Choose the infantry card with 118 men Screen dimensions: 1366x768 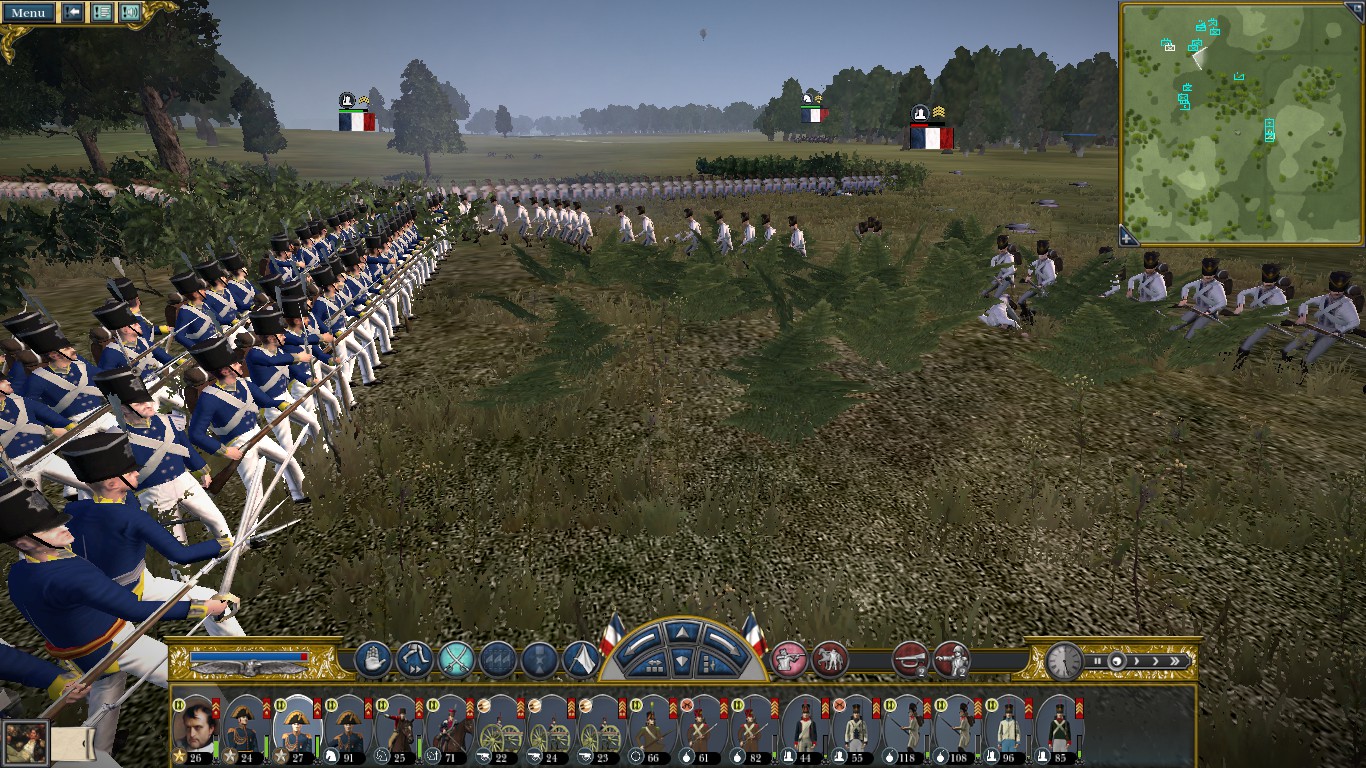pos(905,724)
